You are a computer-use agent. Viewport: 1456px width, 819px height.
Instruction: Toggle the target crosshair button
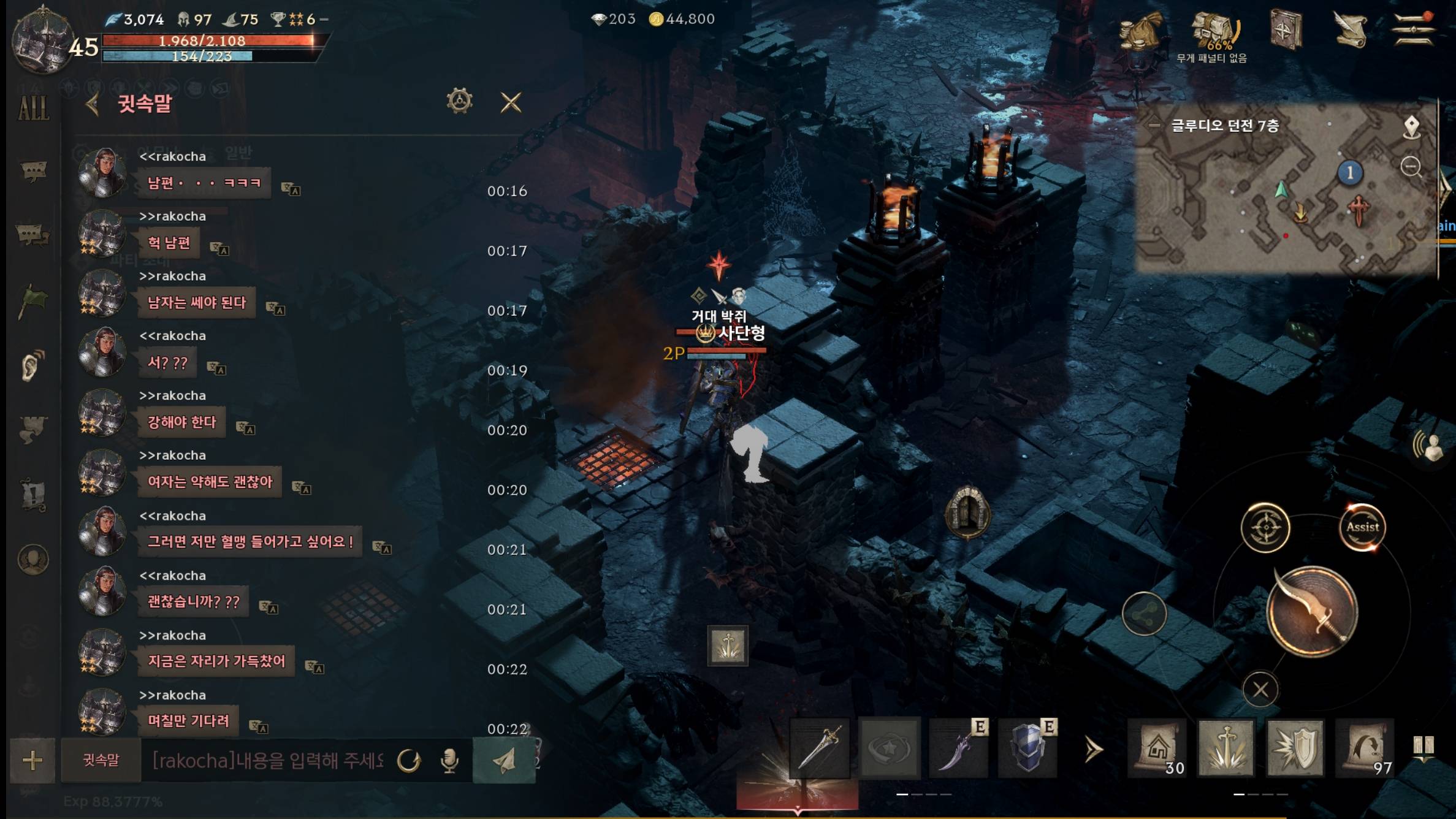(1265, 527)
